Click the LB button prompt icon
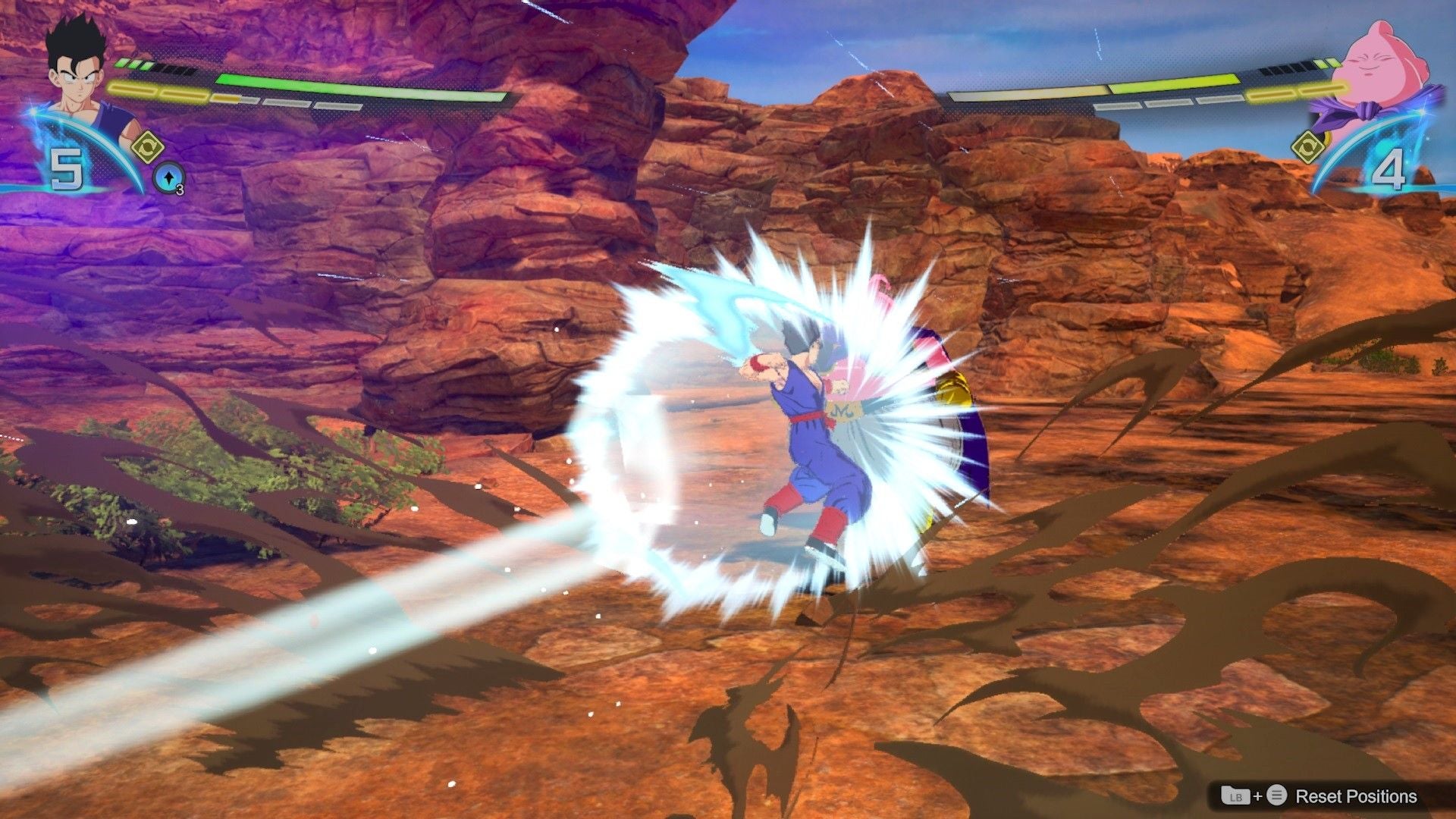 (x=1235, y=796)
